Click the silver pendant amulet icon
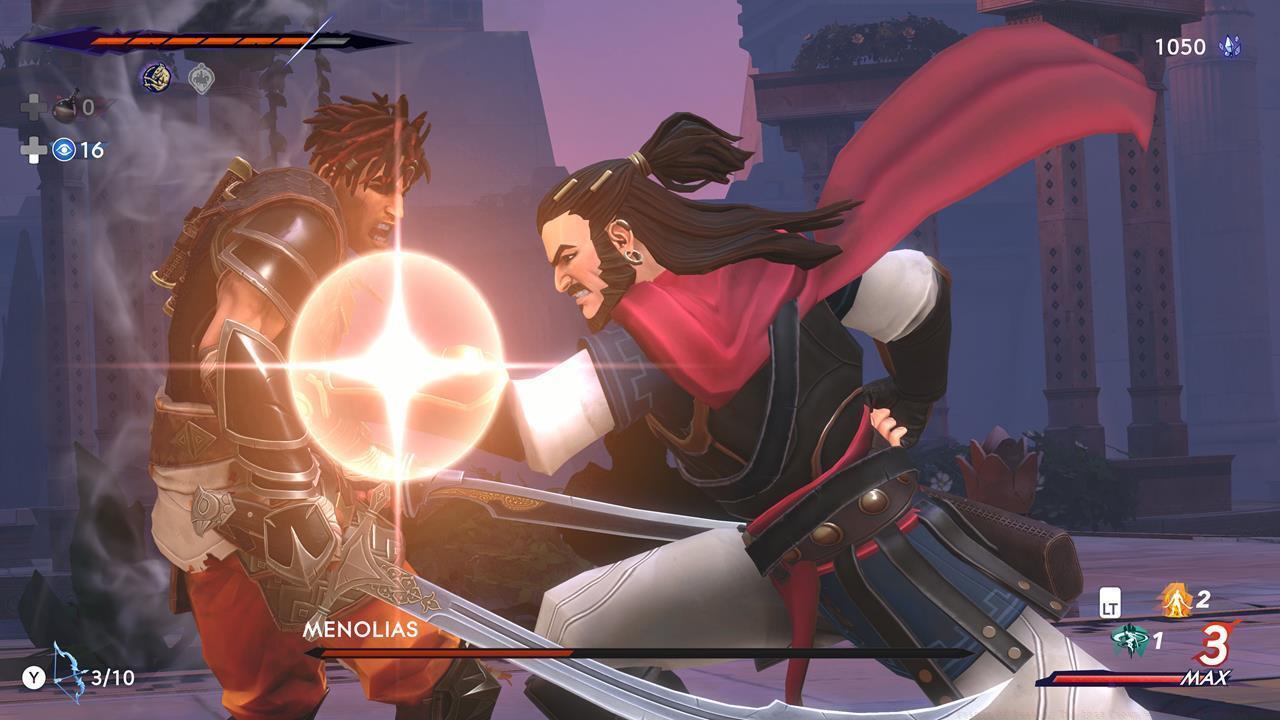The width and height of the screenshot is (1280, 720). pyautogui.click(x=201, y=77)
